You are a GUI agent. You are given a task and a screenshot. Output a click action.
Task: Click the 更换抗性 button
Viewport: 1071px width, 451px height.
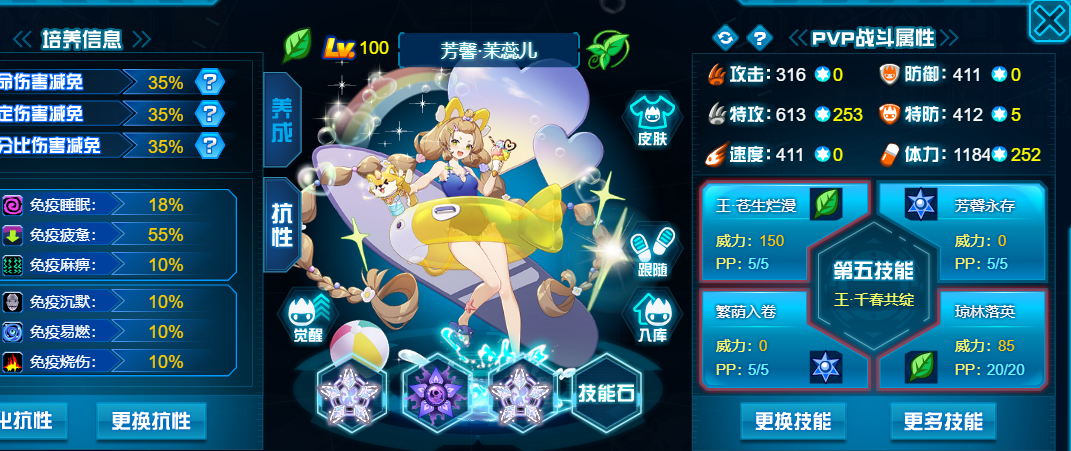point(151,420)
